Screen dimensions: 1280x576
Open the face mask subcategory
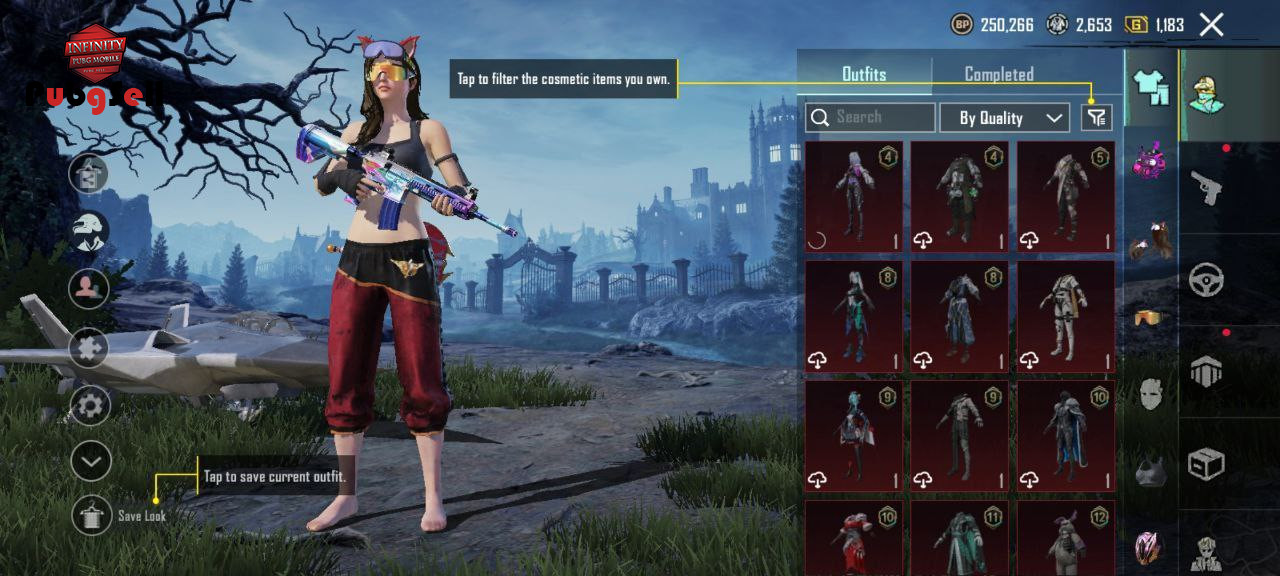click(x=1151, y=395)
